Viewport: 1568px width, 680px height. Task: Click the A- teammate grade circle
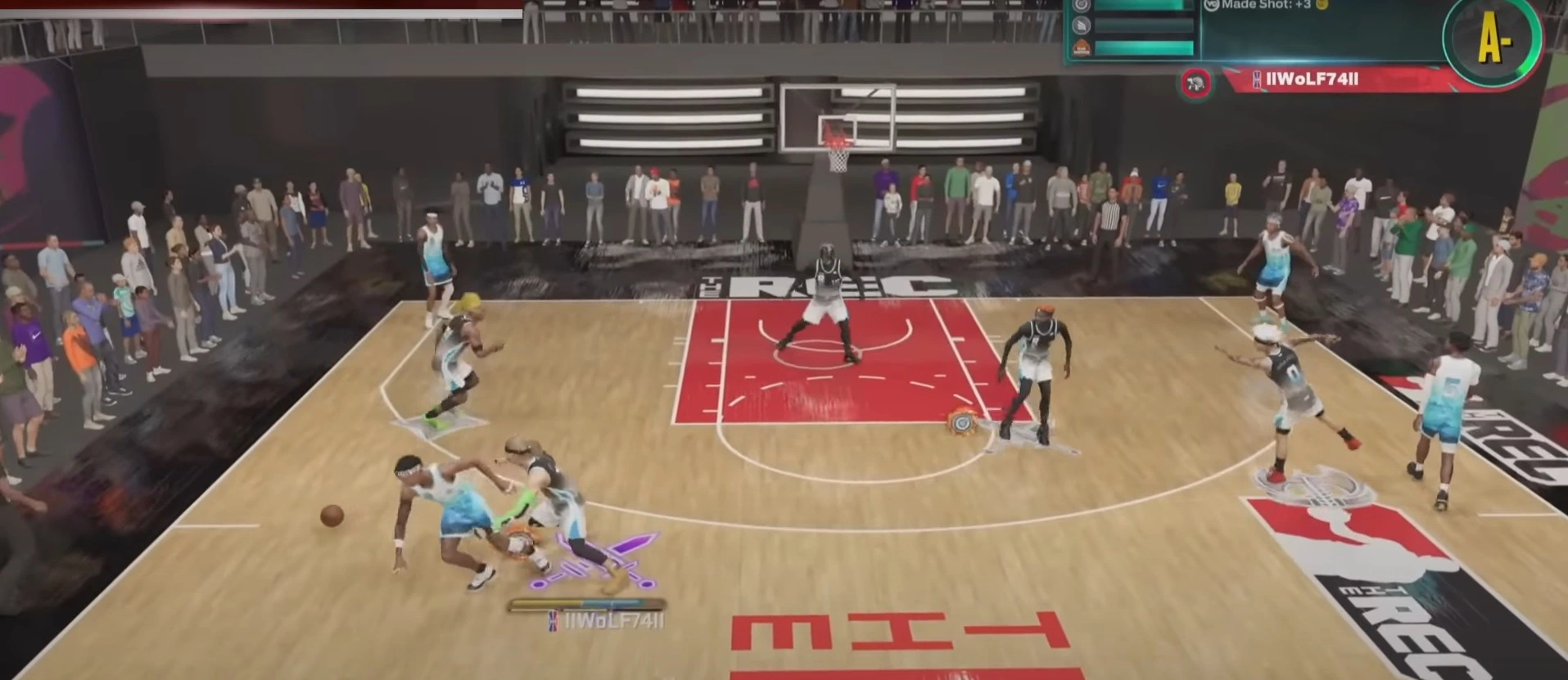1493,41
